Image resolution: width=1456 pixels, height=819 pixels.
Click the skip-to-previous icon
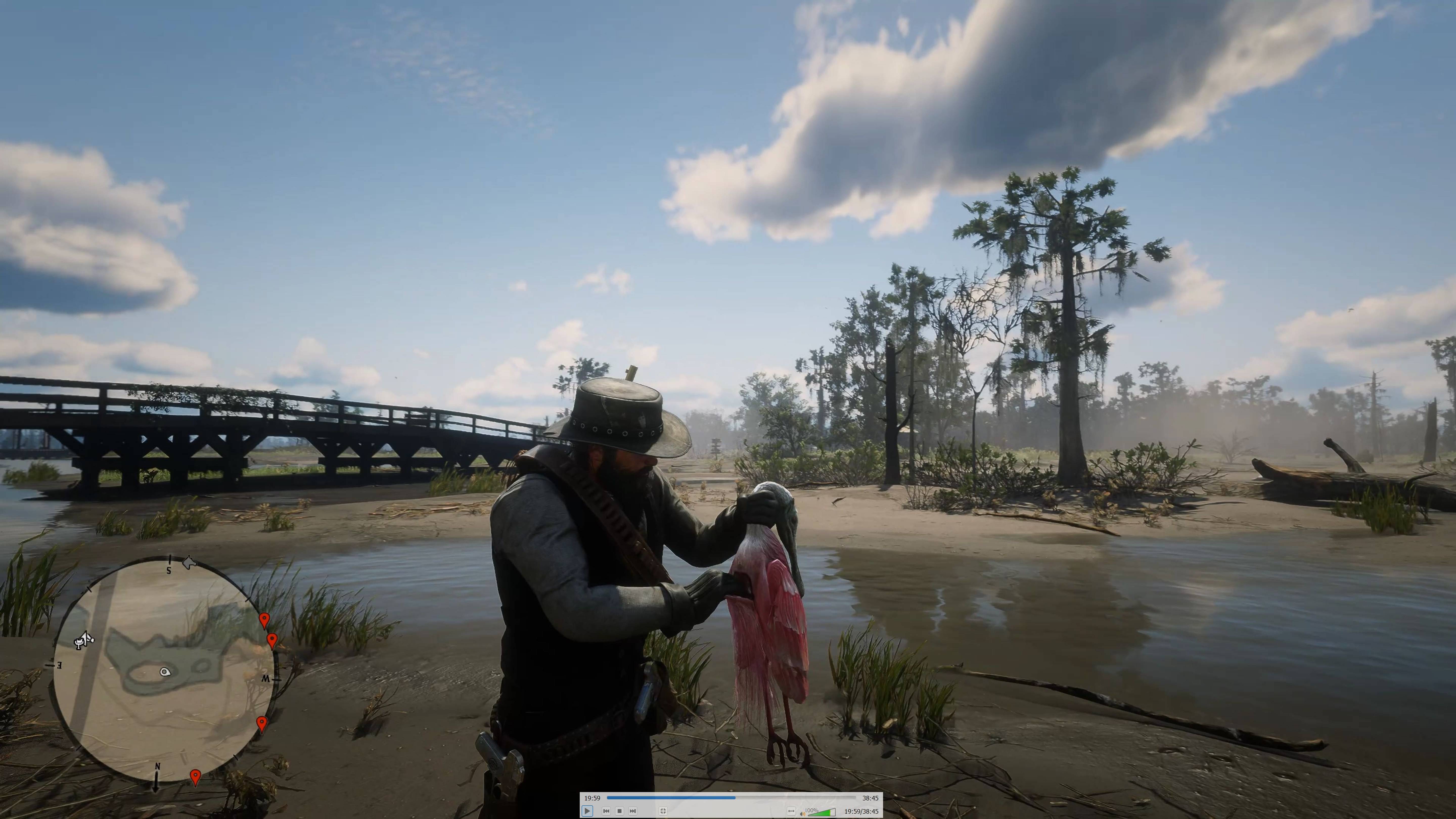[x=606, y=812]
